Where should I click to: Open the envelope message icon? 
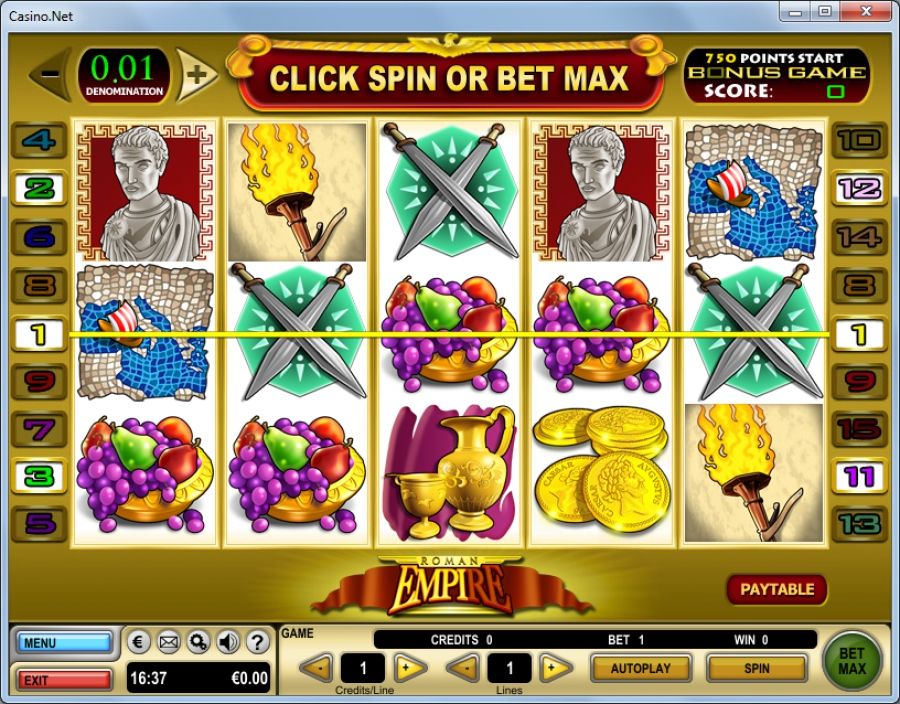click(169, 642)
